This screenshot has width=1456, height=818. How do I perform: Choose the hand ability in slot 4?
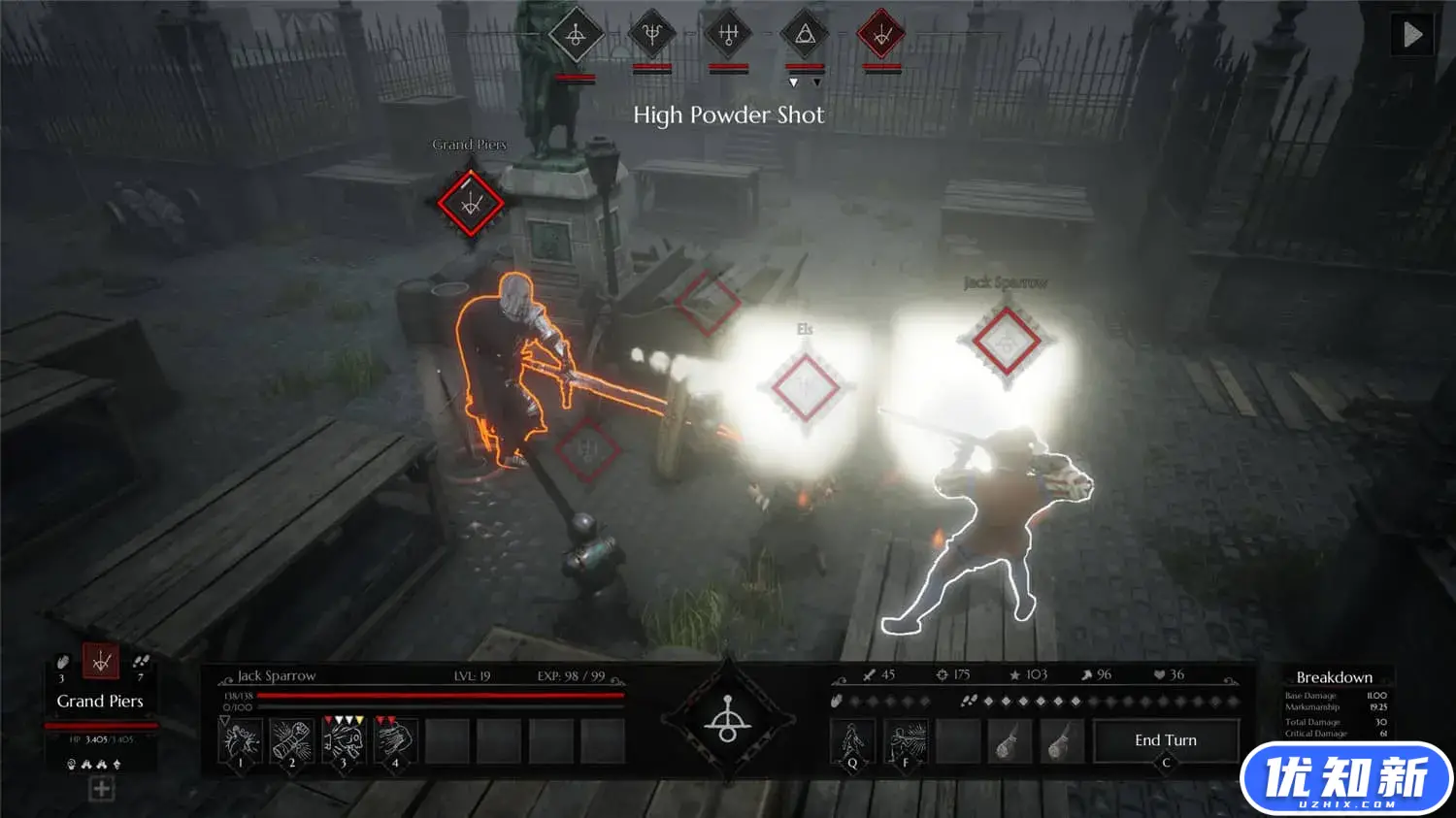click(394, 742)
